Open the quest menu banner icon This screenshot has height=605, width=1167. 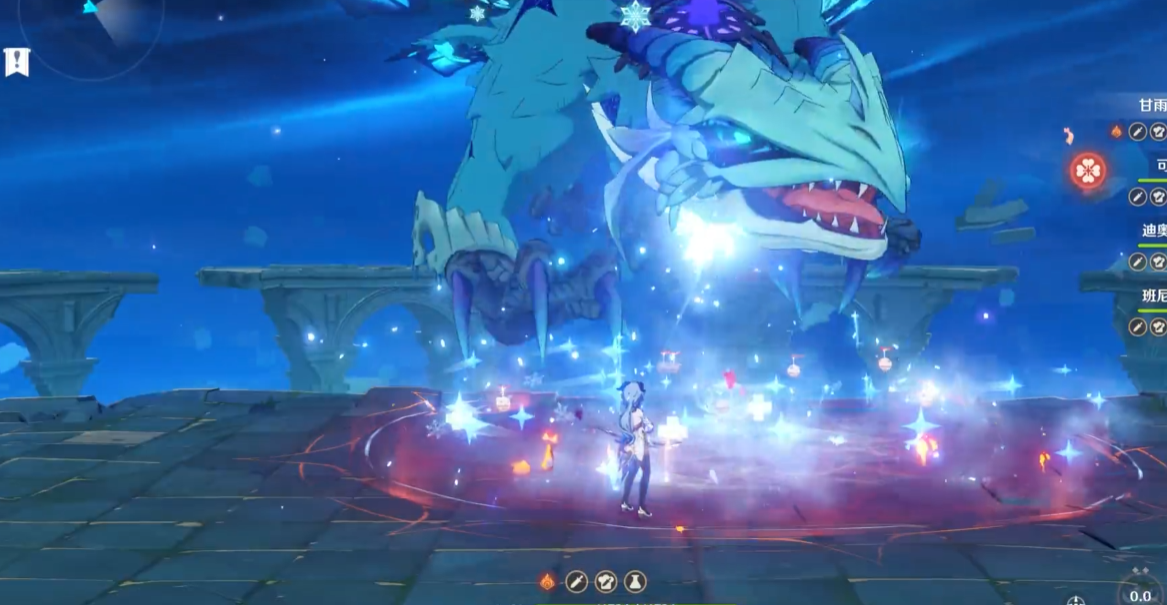pos(17,62)
